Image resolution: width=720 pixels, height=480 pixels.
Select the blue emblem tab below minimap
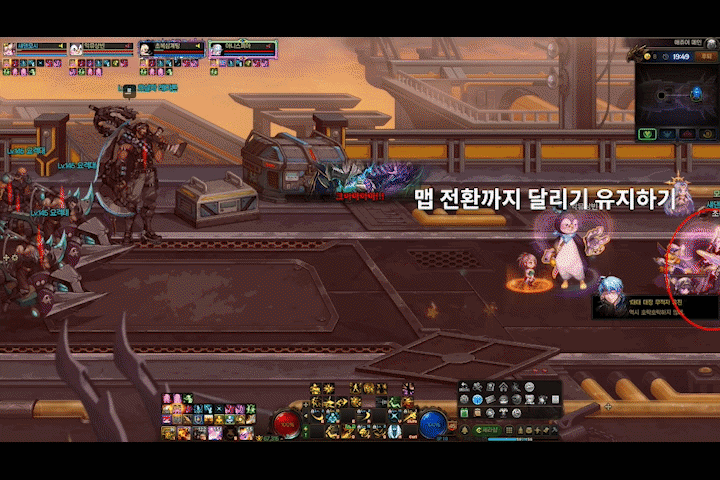[x=666, y=133]
